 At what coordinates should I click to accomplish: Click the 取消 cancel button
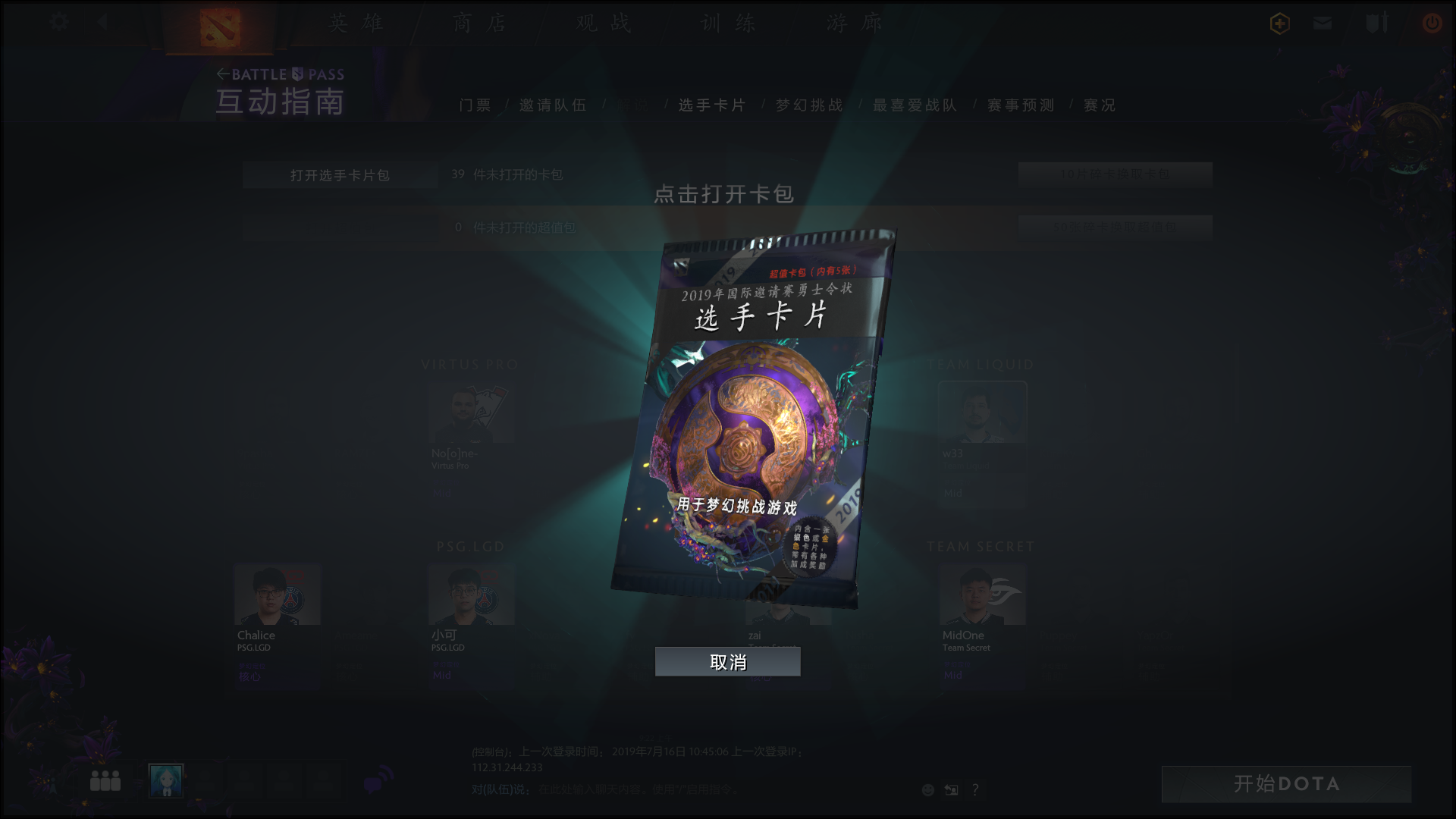(727, 661)
